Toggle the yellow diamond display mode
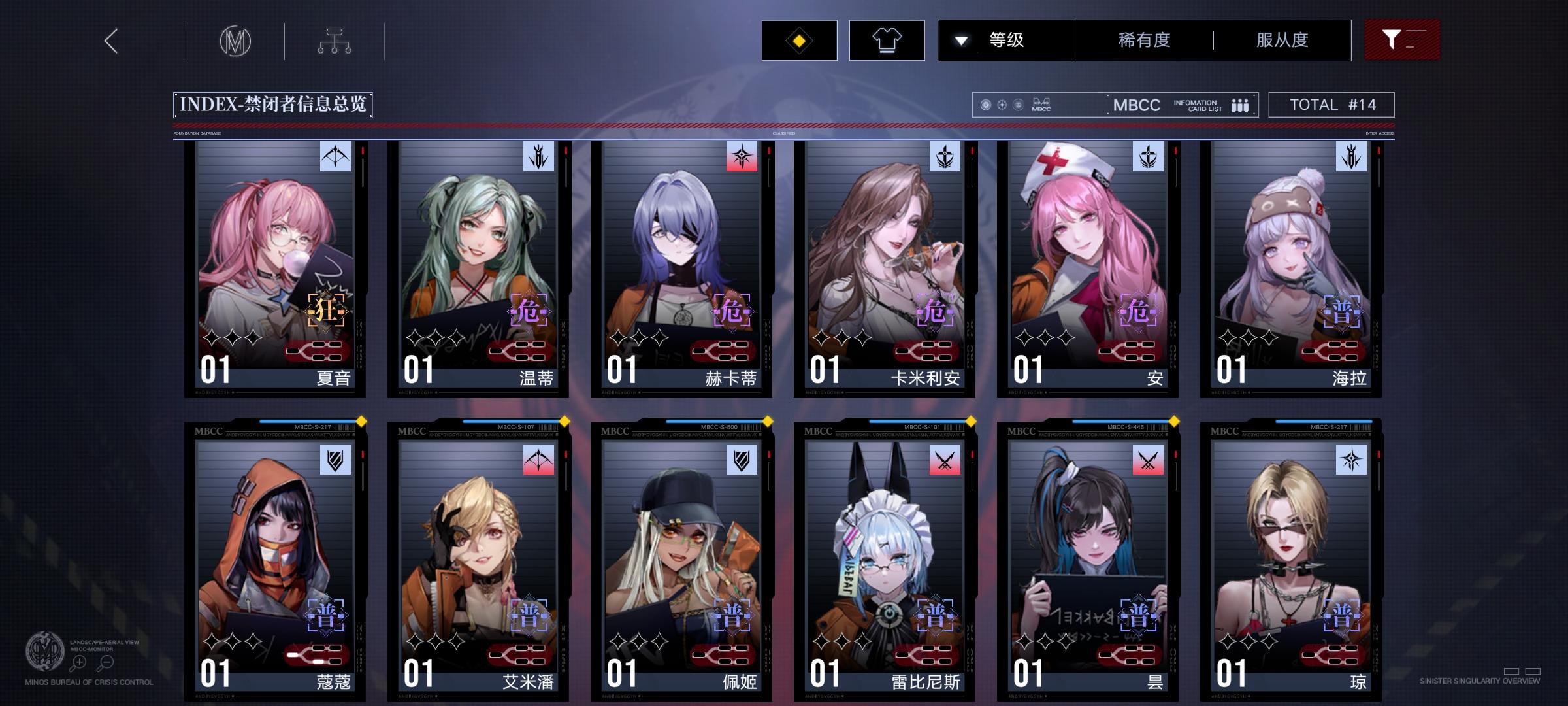This screenshot has width=1568, height=706. click(800, 40)
